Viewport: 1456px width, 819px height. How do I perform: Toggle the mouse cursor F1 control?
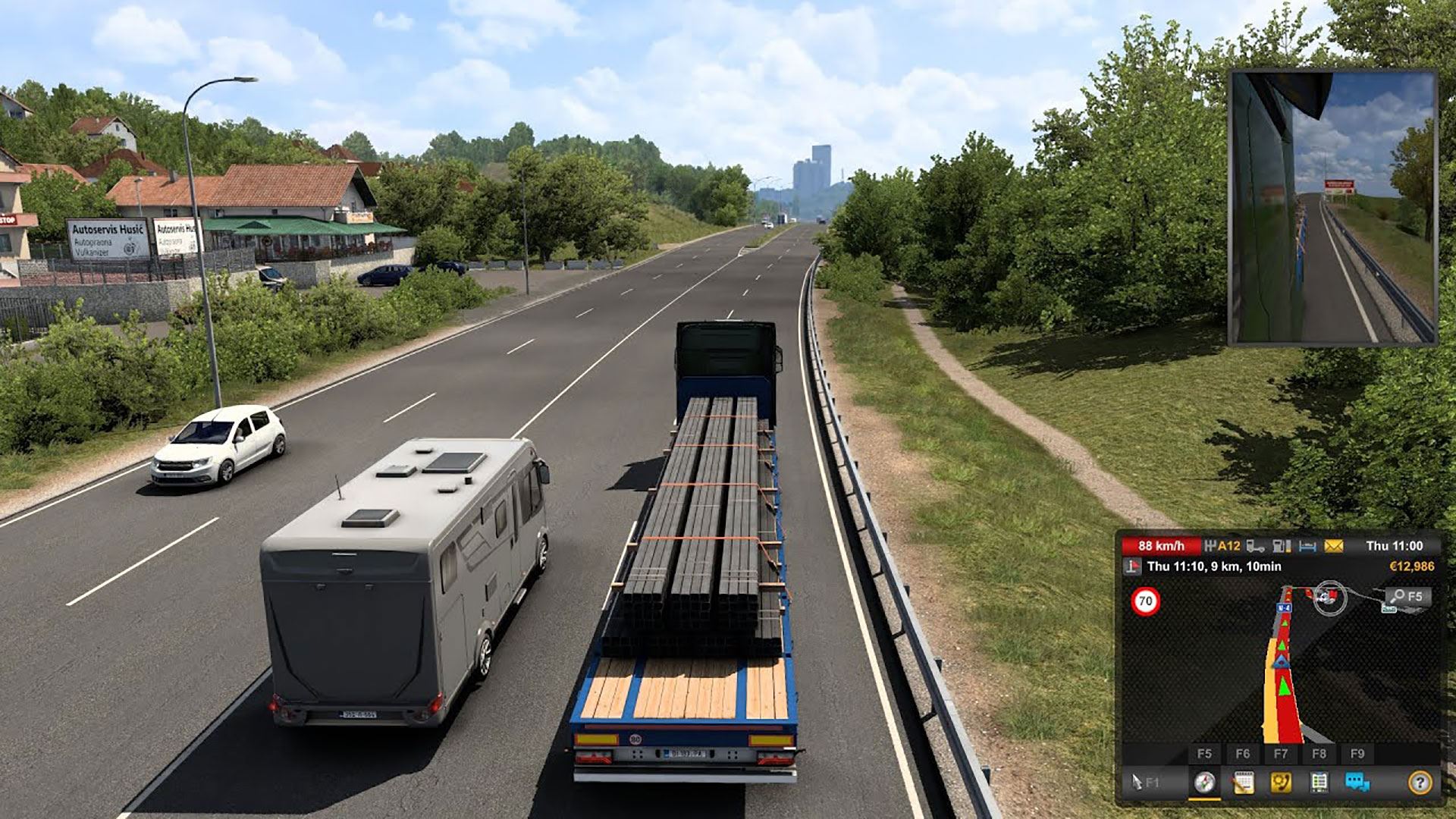pos(1145,783)
